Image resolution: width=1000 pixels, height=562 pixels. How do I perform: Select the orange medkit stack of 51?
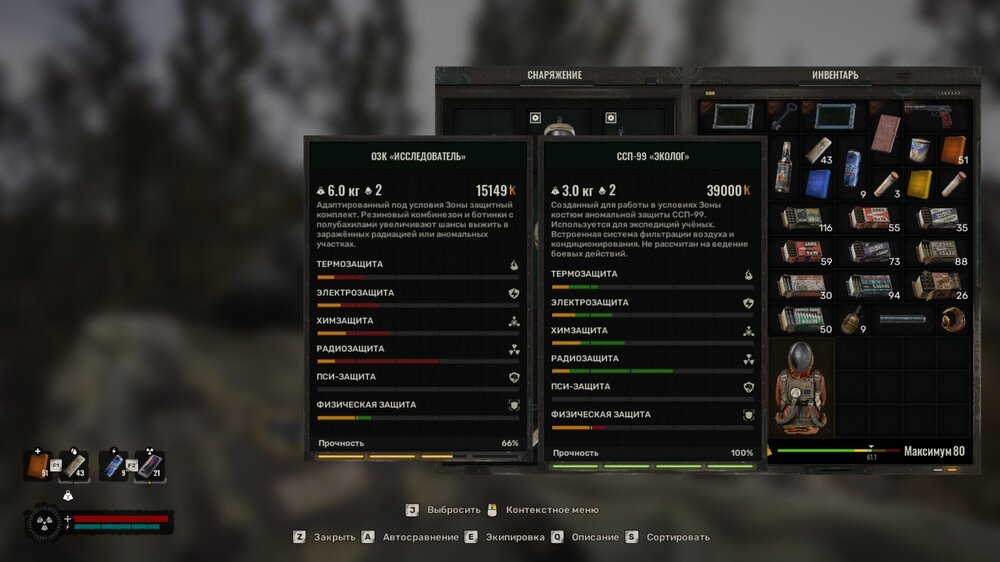(953, 150)
